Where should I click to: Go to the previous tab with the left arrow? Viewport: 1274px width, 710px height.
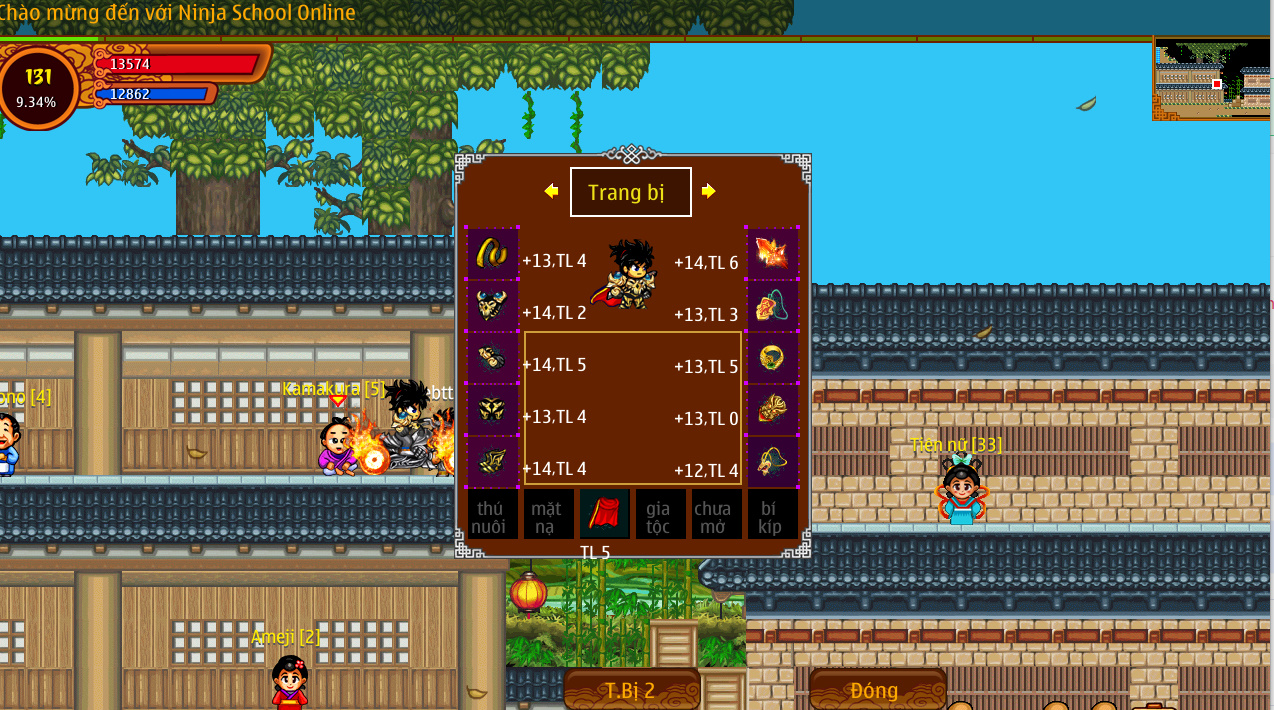(x=551, y=191)
